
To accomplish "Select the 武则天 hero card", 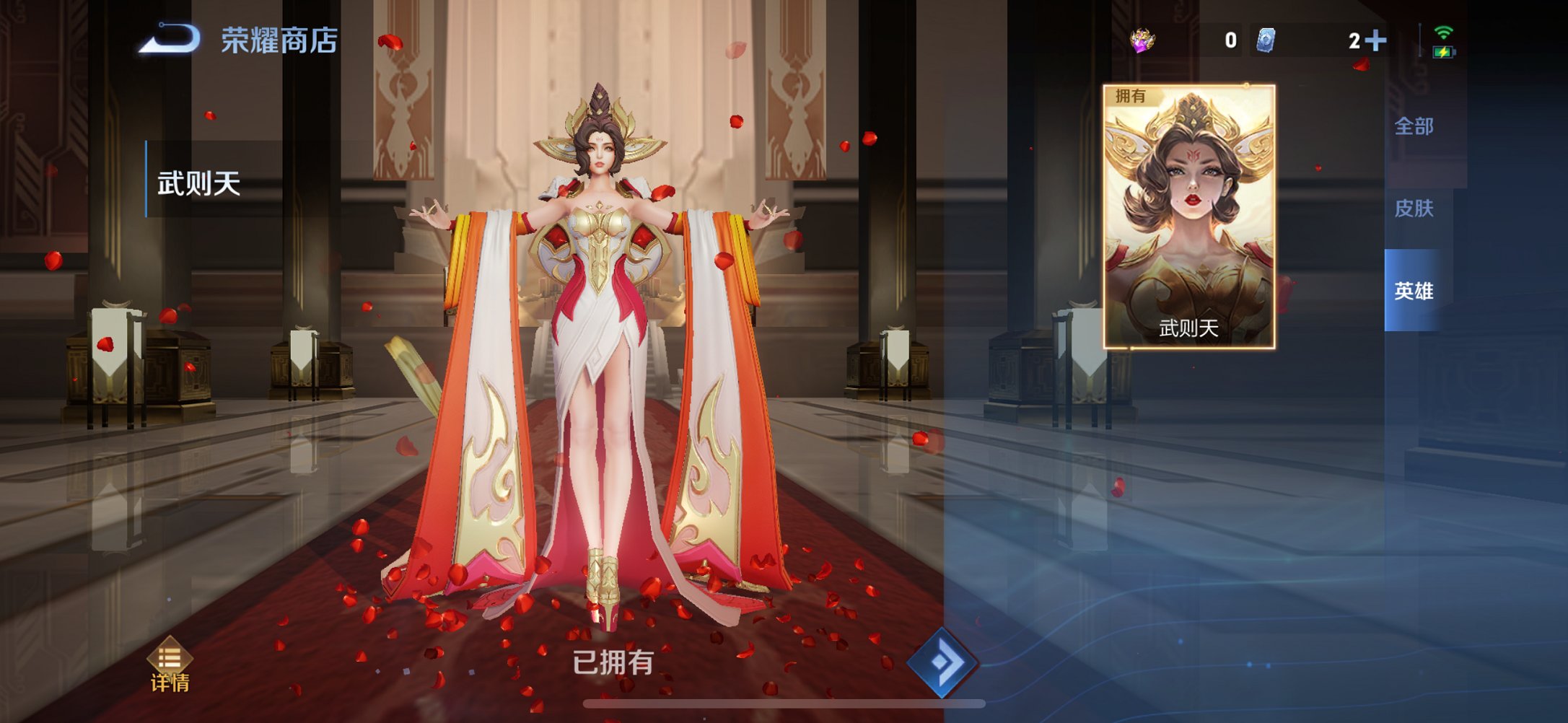I will (x=1191, y=216).
